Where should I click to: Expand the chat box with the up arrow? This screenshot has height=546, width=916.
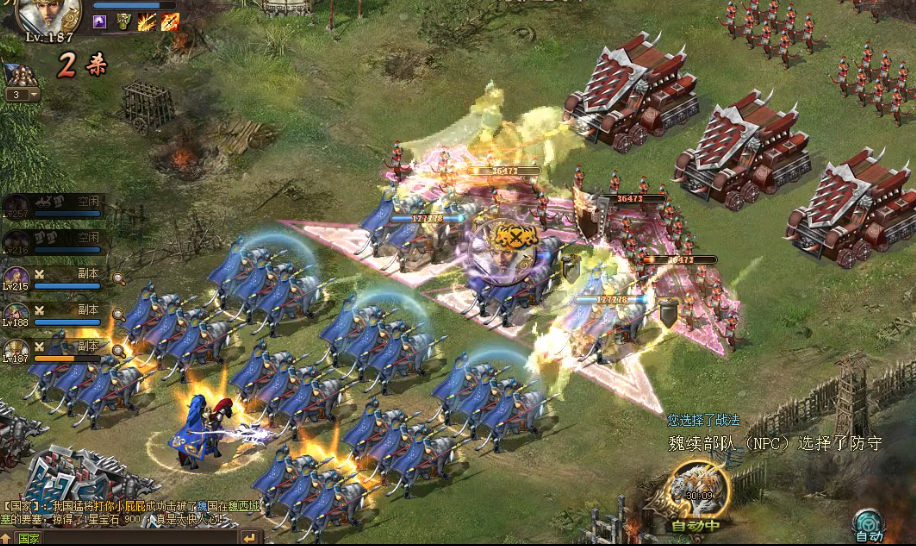coord(6,538)
